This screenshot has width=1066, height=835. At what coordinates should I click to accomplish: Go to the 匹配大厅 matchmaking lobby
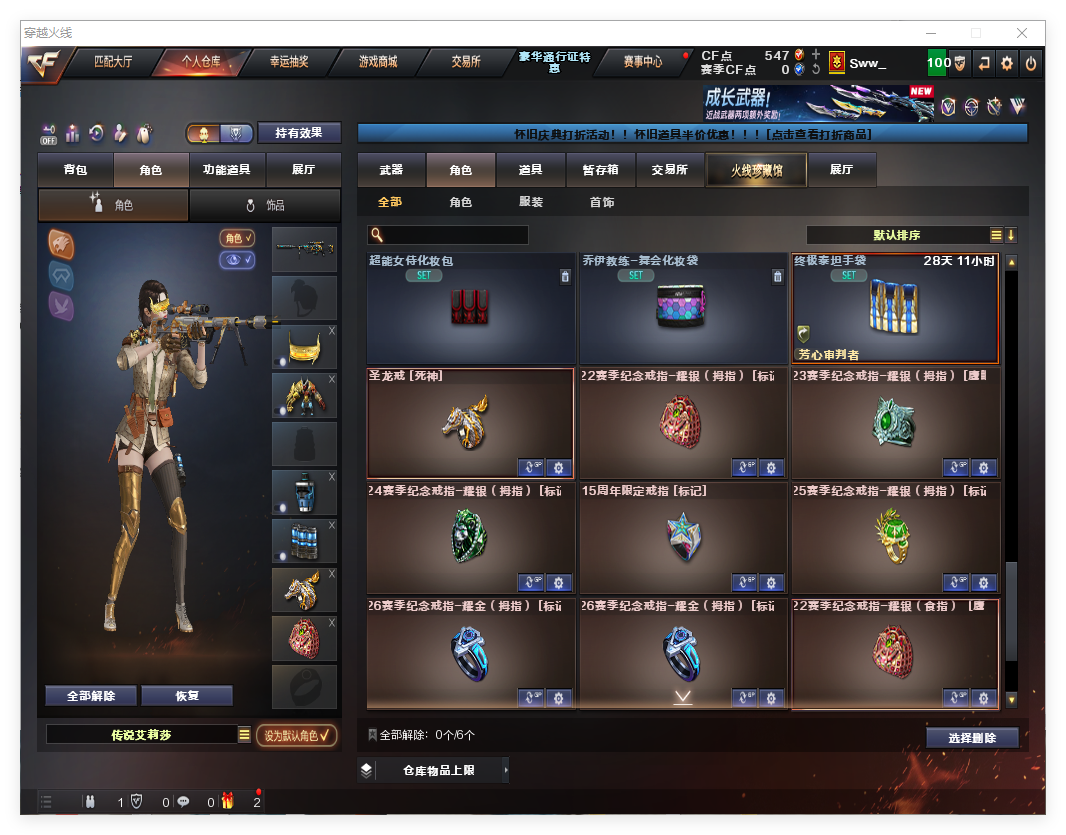click(x=113, y=62)
